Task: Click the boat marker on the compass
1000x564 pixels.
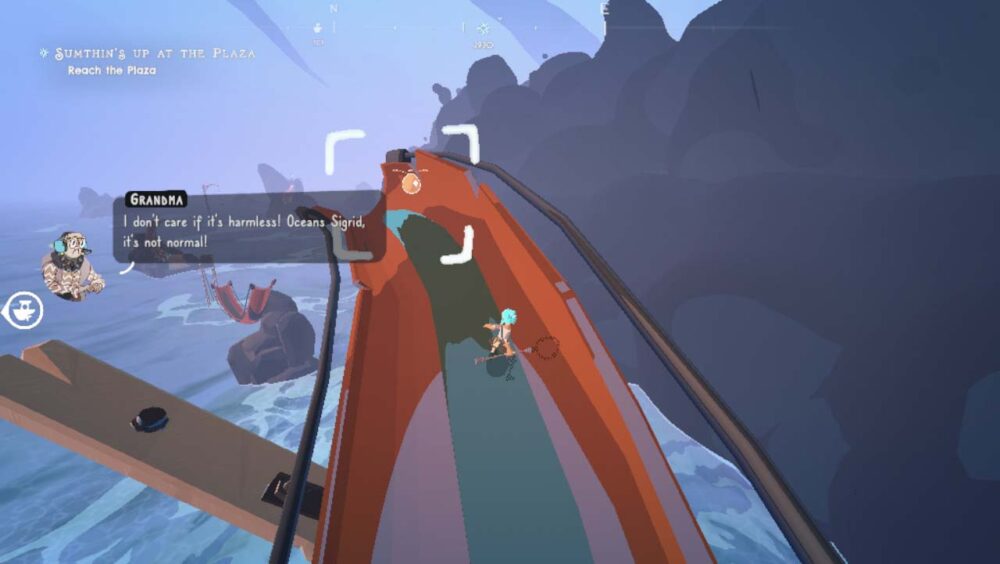Action: click(x=317, y=28)
